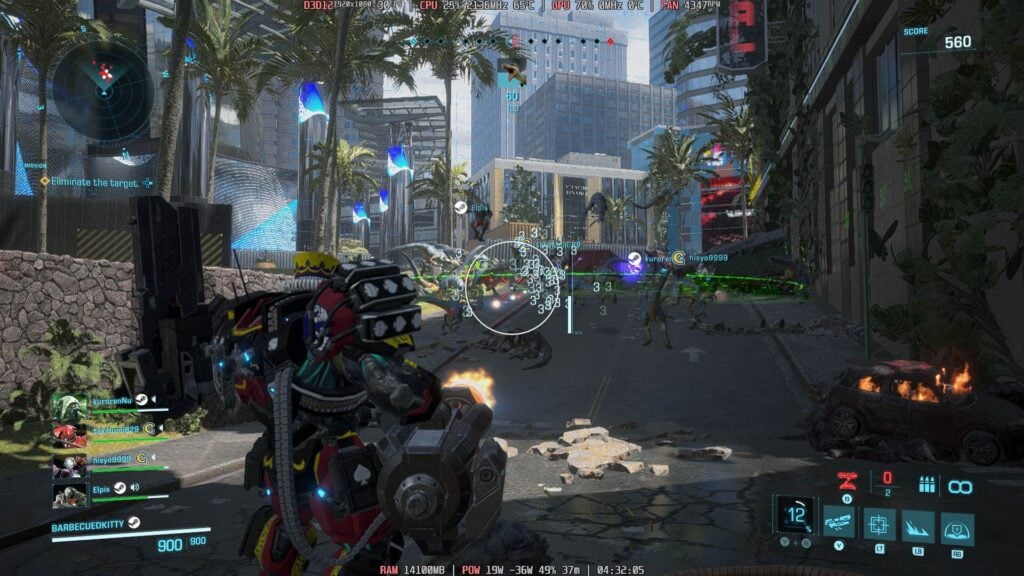1024x576 pixels.
Task: Click the three-bullet ammo icon
Action: point(925,485)
